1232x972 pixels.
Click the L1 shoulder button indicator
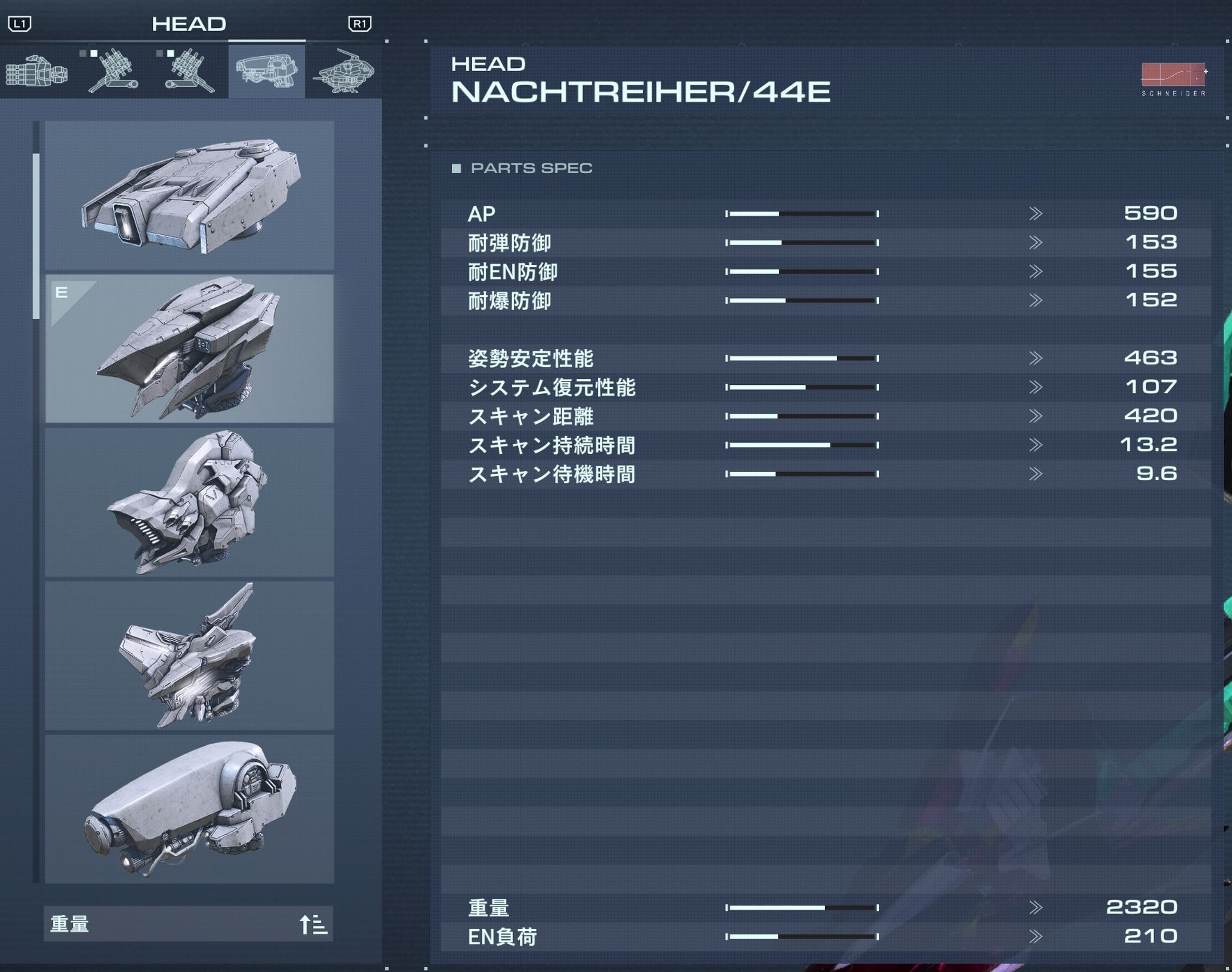21,24
